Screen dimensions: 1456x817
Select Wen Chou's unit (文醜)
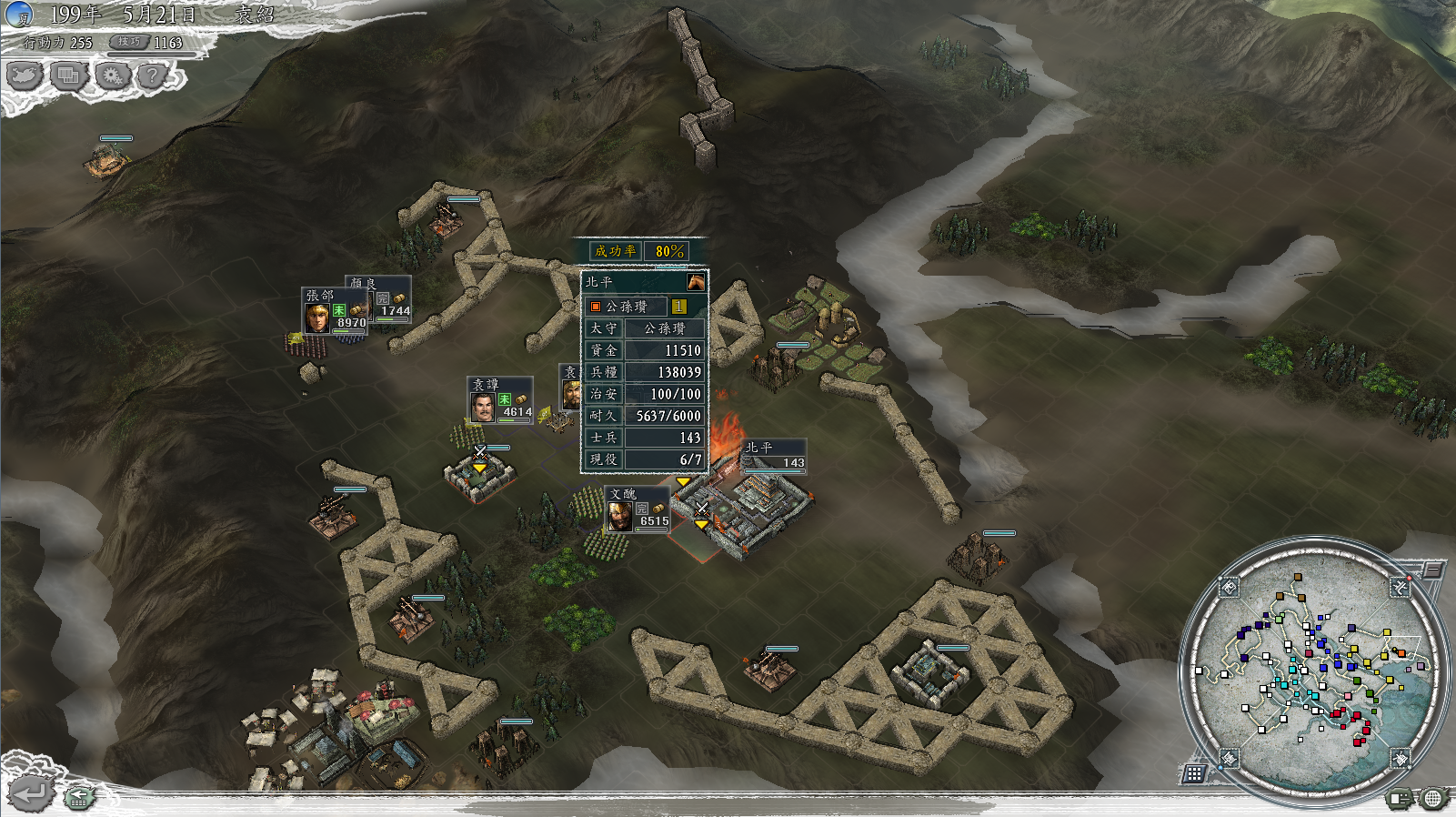click(x=620, y=514)
